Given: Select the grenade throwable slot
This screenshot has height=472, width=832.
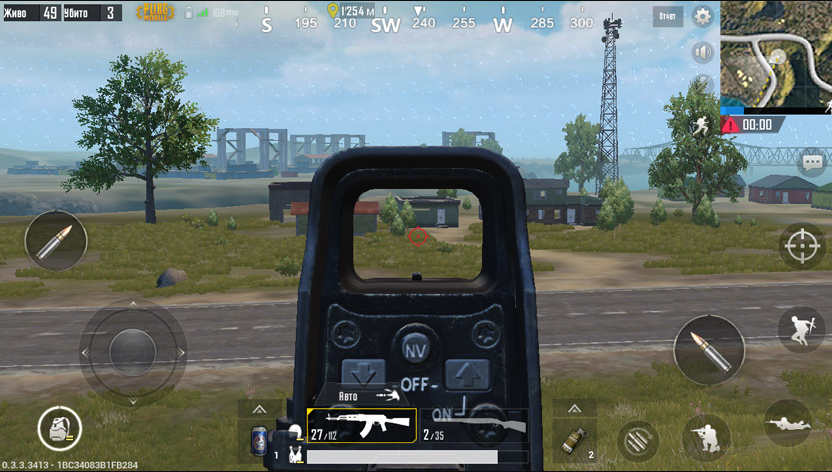Looking at the screenshot, I should [x=576, y=439].
